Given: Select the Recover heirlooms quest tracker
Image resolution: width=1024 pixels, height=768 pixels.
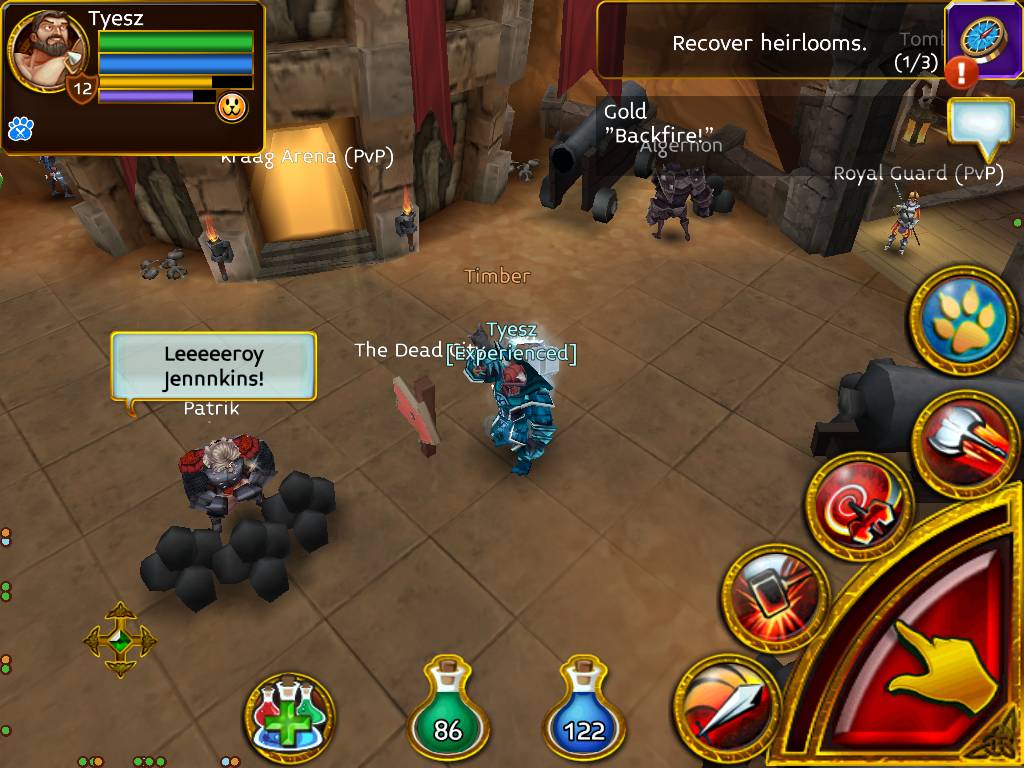Looking at the screenshot, I should (770, 42).
